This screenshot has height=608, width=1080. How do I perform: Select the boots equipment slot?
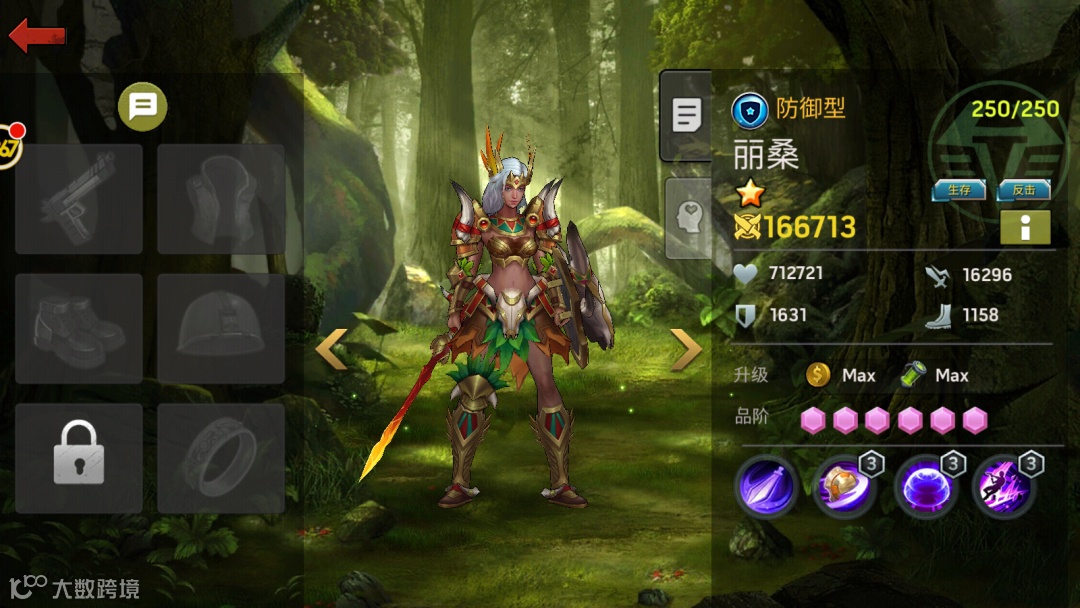tap(79, 329)
